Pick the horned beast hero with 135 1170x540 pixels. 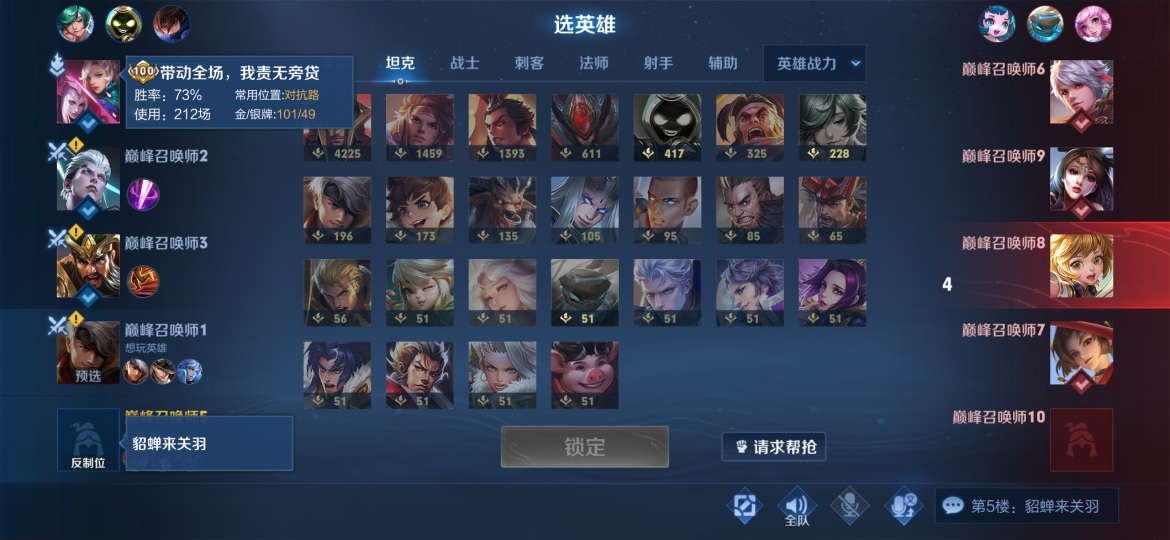[502, 210]
